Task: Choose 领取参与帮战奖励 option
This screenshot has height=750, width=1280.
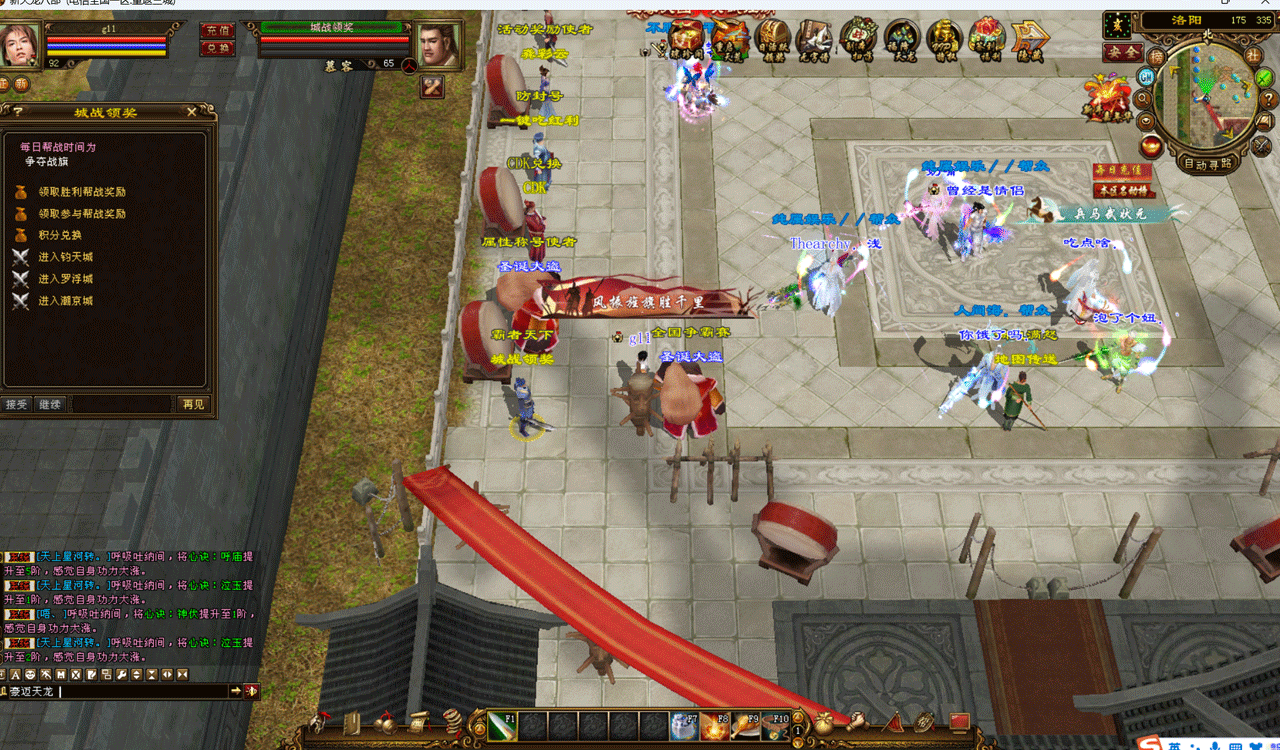Action: pyautogui.click(x=82, y=214)
